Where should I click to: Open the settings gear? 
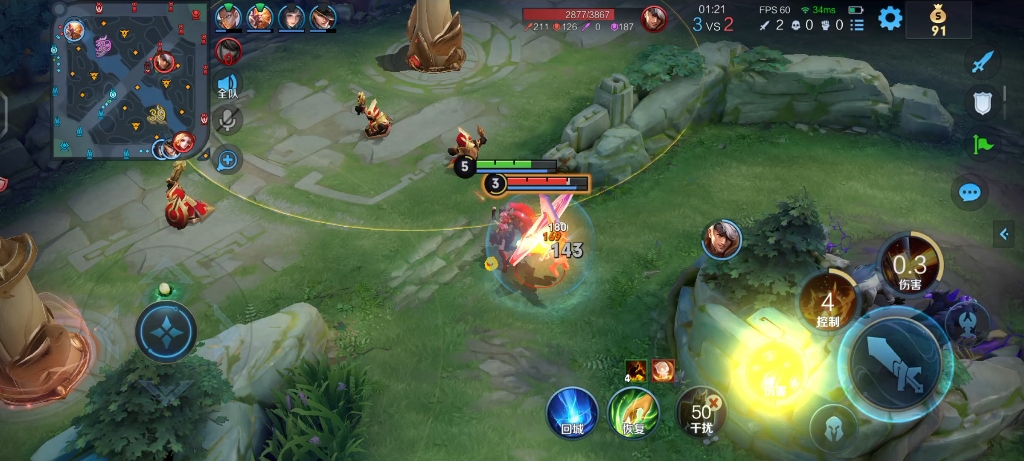pyautogui.click(x=889, y=18)
